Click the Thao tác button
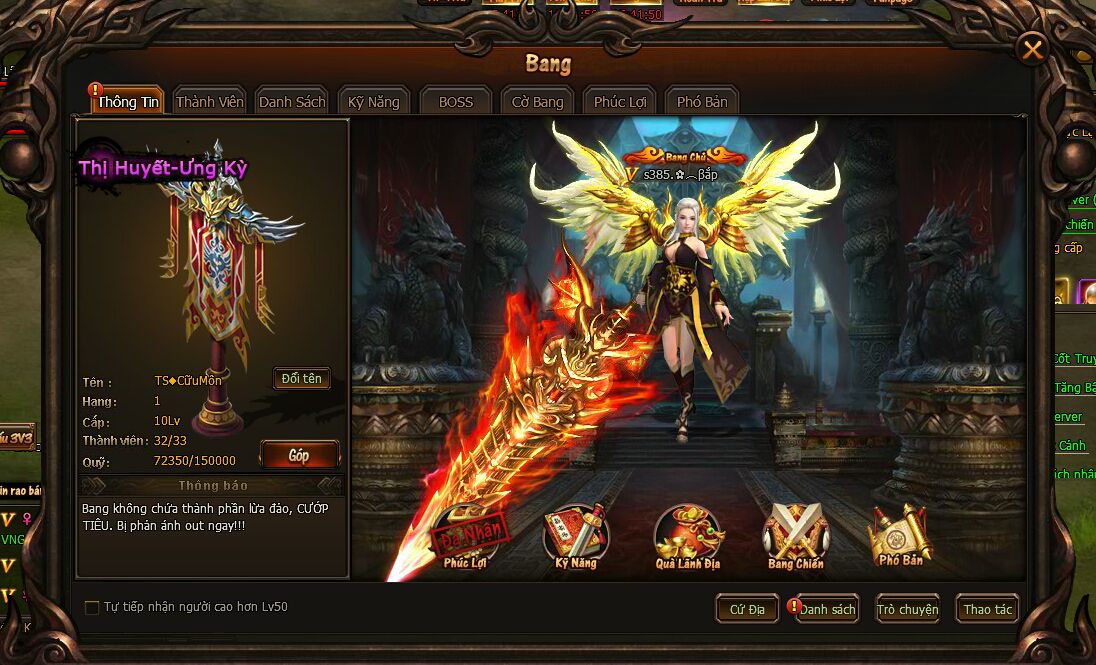The width and height of the screenshot is (1096, 665). click(987, 609)
